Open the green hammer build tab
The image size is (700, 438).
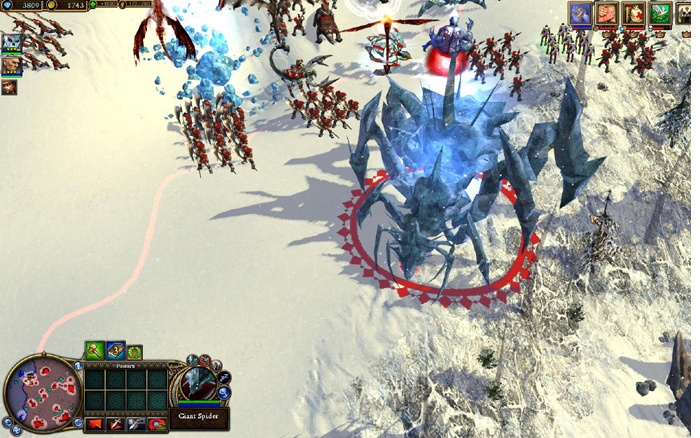[94, 350]
